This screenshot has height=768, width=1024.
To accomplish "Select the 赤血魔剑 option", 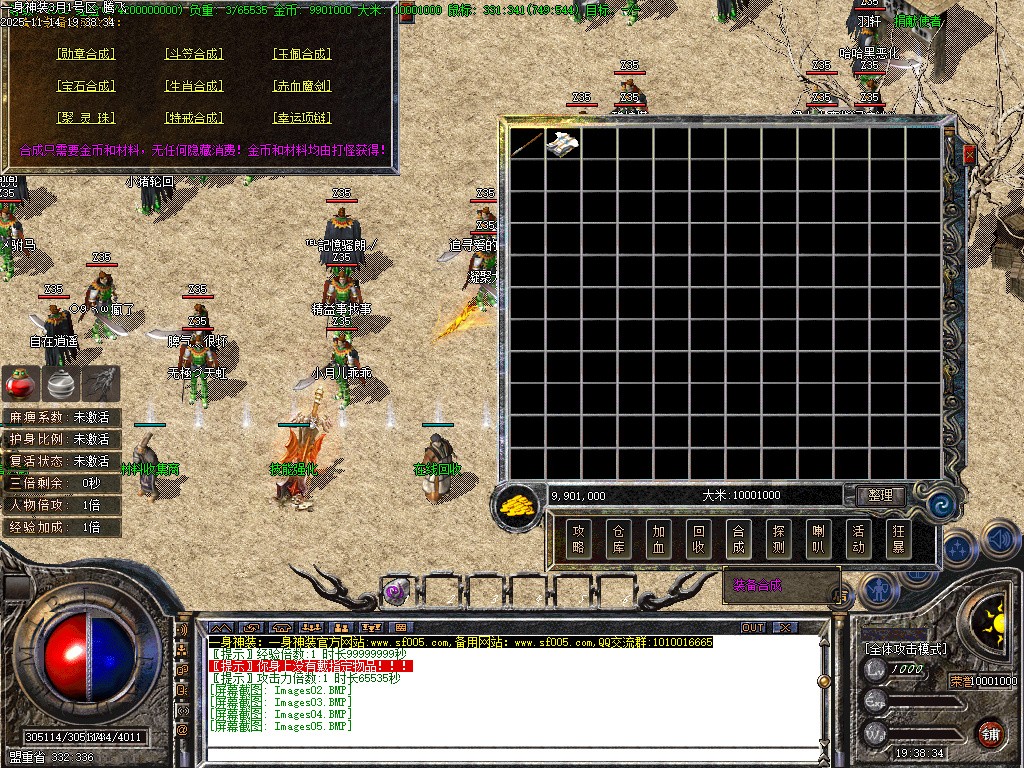I will (302, 86).
